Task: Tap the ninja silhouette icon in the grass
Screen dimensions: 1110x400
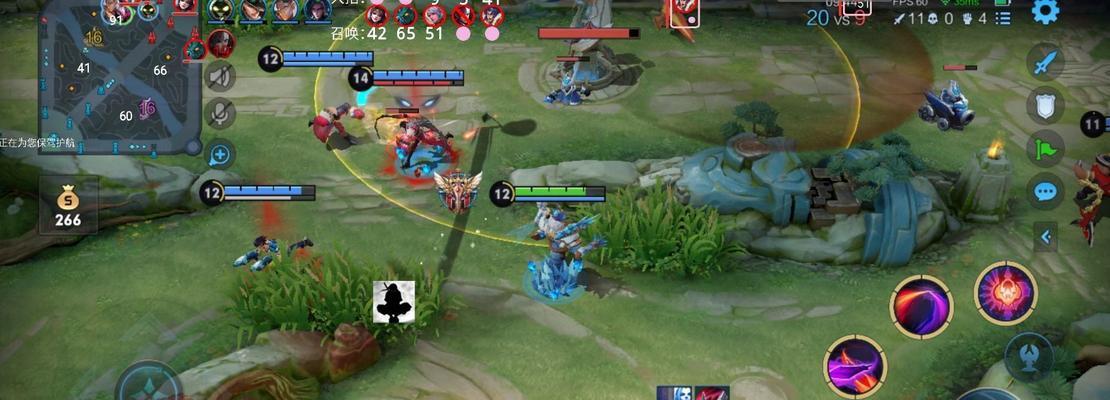Action: 394,302
